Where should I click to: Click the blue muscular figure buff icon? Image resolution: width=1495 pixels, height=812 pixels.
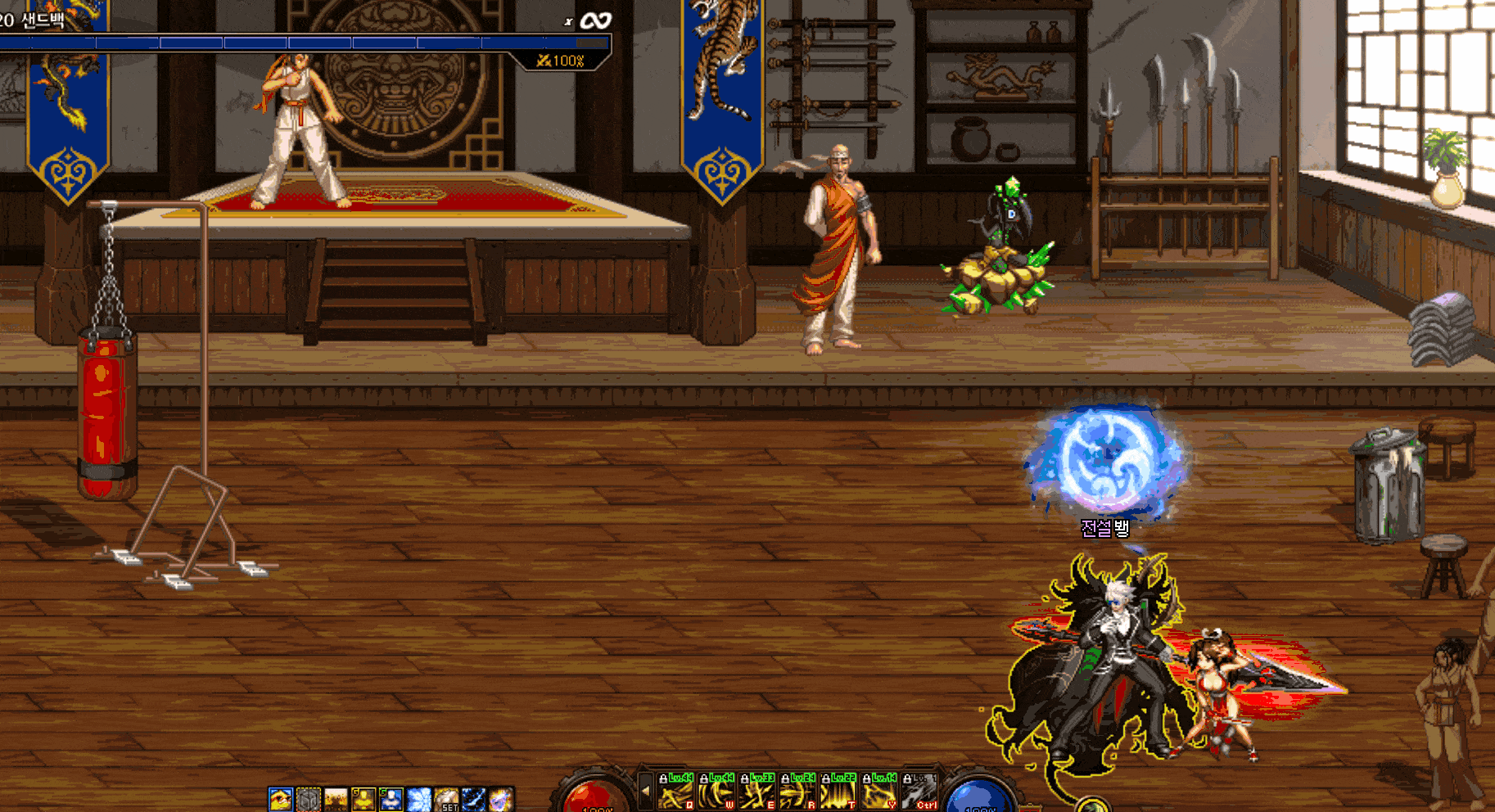point(391,800)
